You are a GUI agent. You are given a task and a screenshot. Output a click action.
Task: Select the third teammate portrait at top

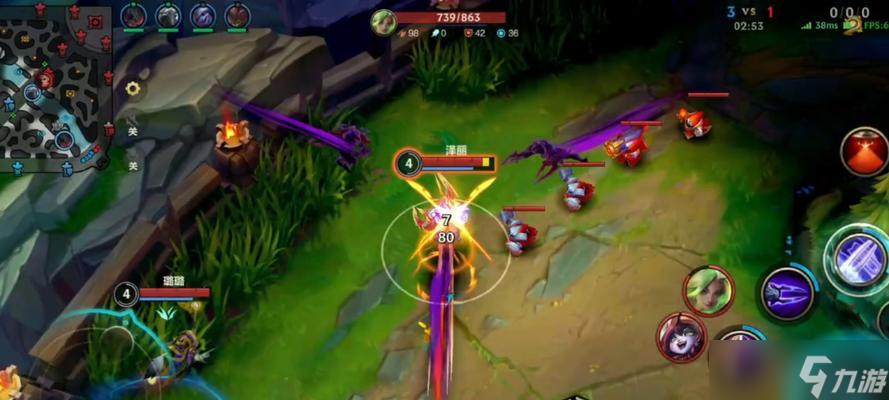(x=203, y=16)
